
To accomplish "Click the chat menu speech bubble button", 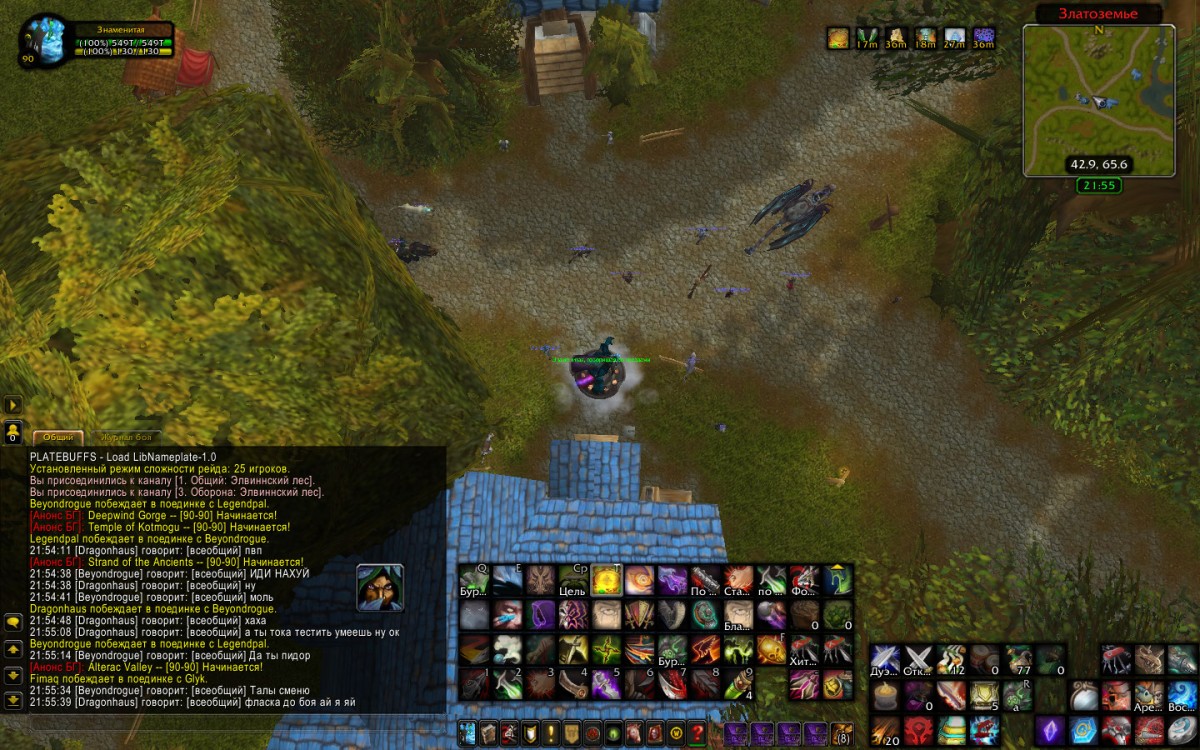I will (x=13, y=621).
